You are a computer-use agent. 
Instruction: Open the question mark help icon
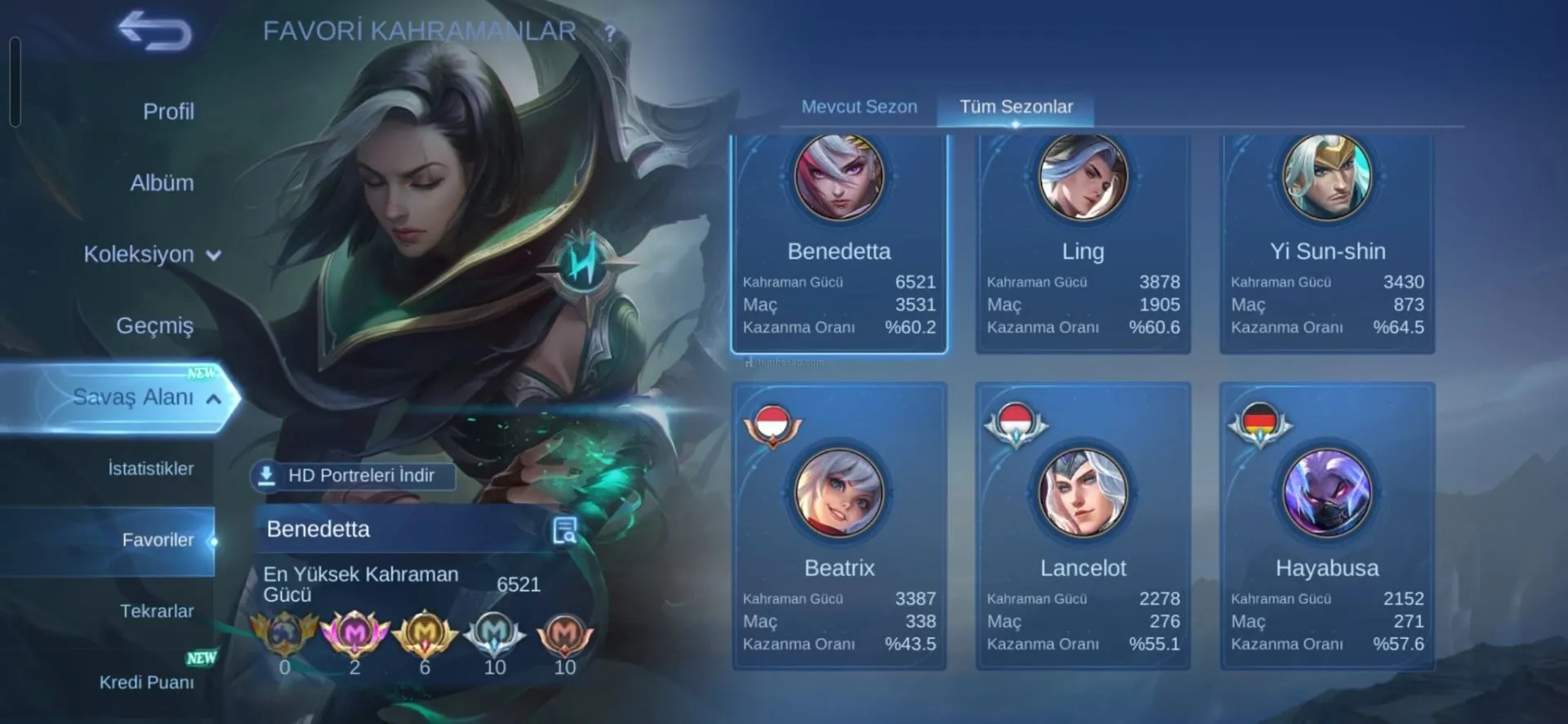pyautogui.click(x=609, y=34)
